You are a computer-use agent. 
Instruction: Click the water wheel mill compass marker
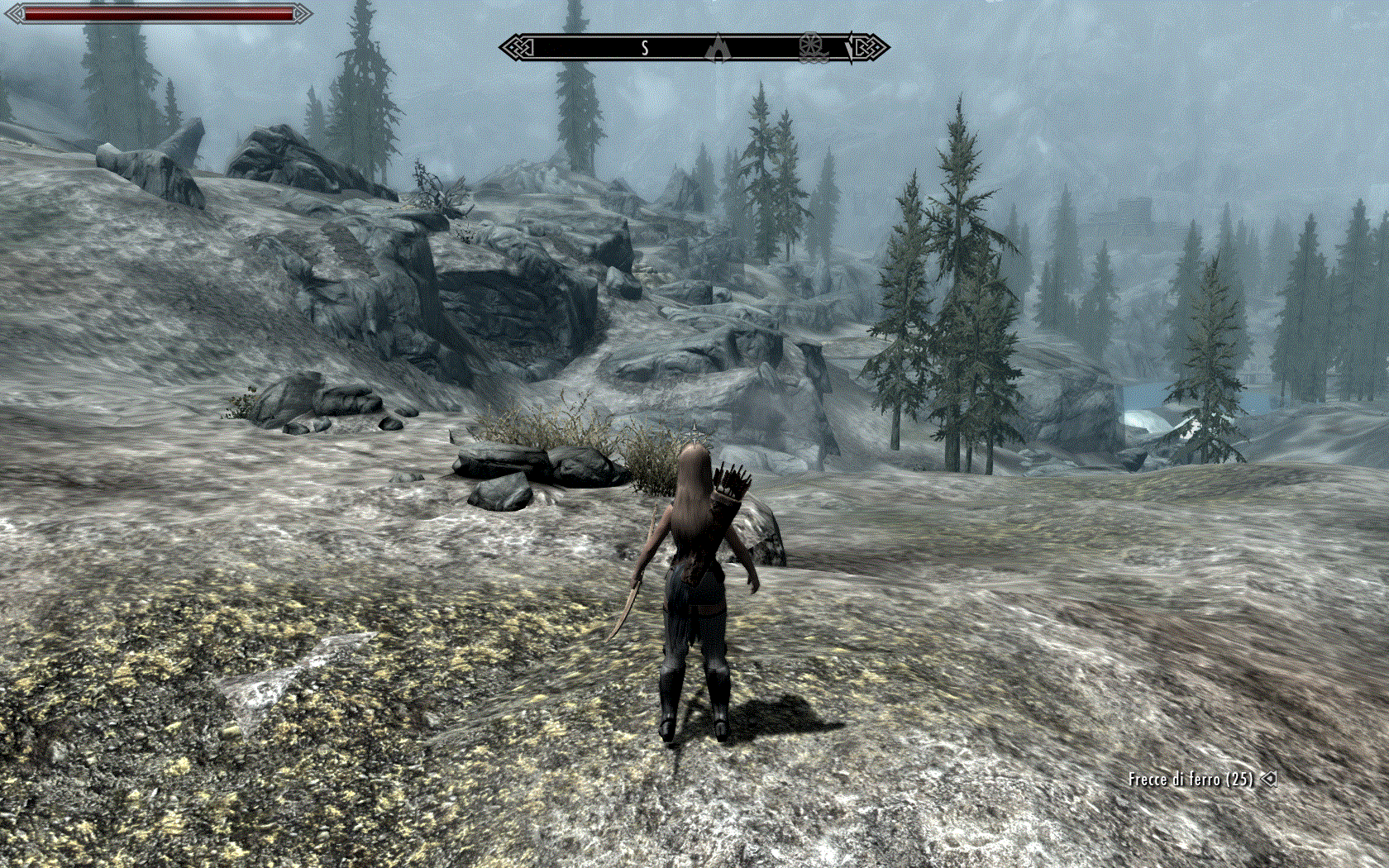(x=812, y=47)
